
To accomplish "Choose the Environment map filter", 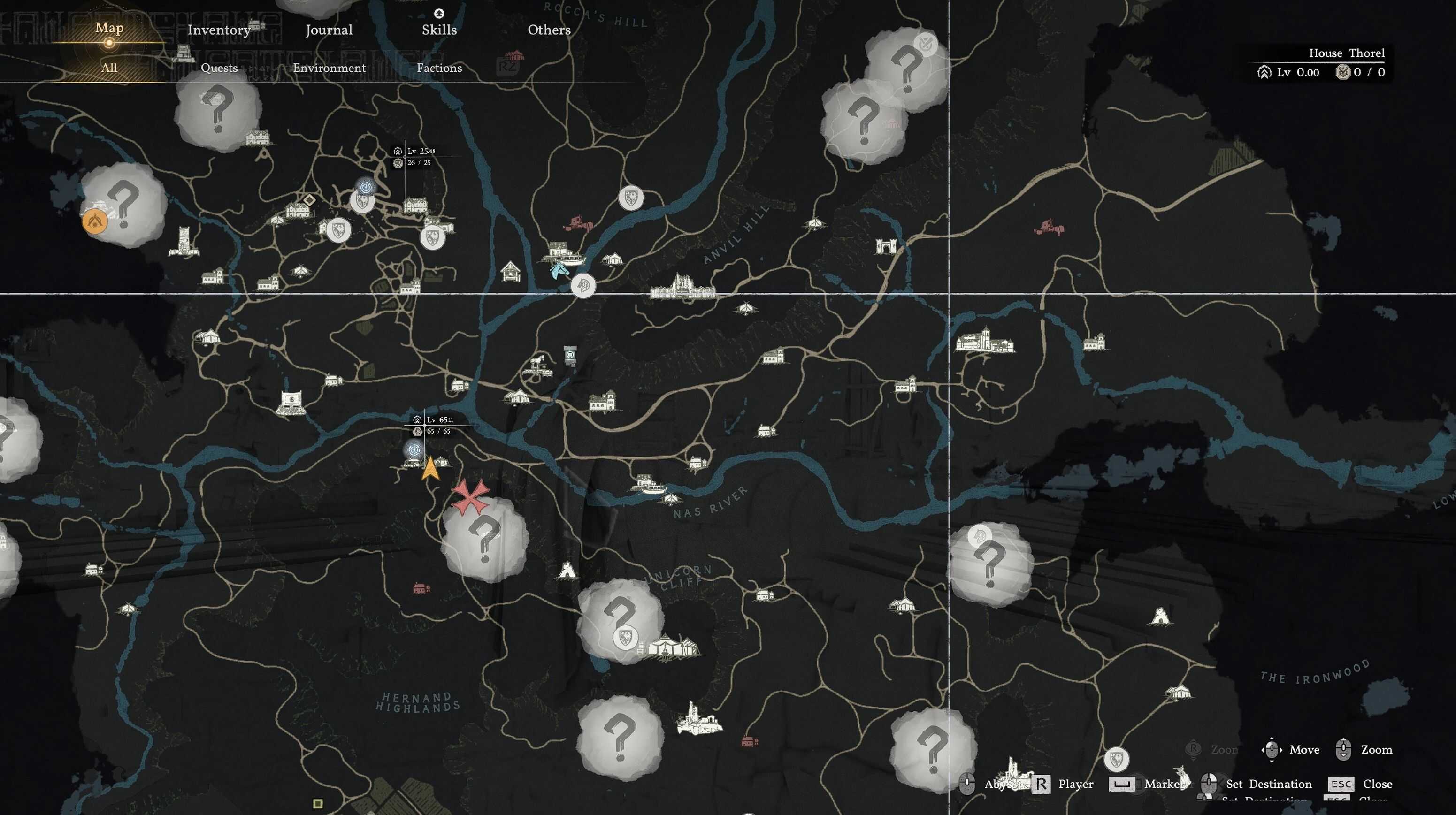I will 329,68.
